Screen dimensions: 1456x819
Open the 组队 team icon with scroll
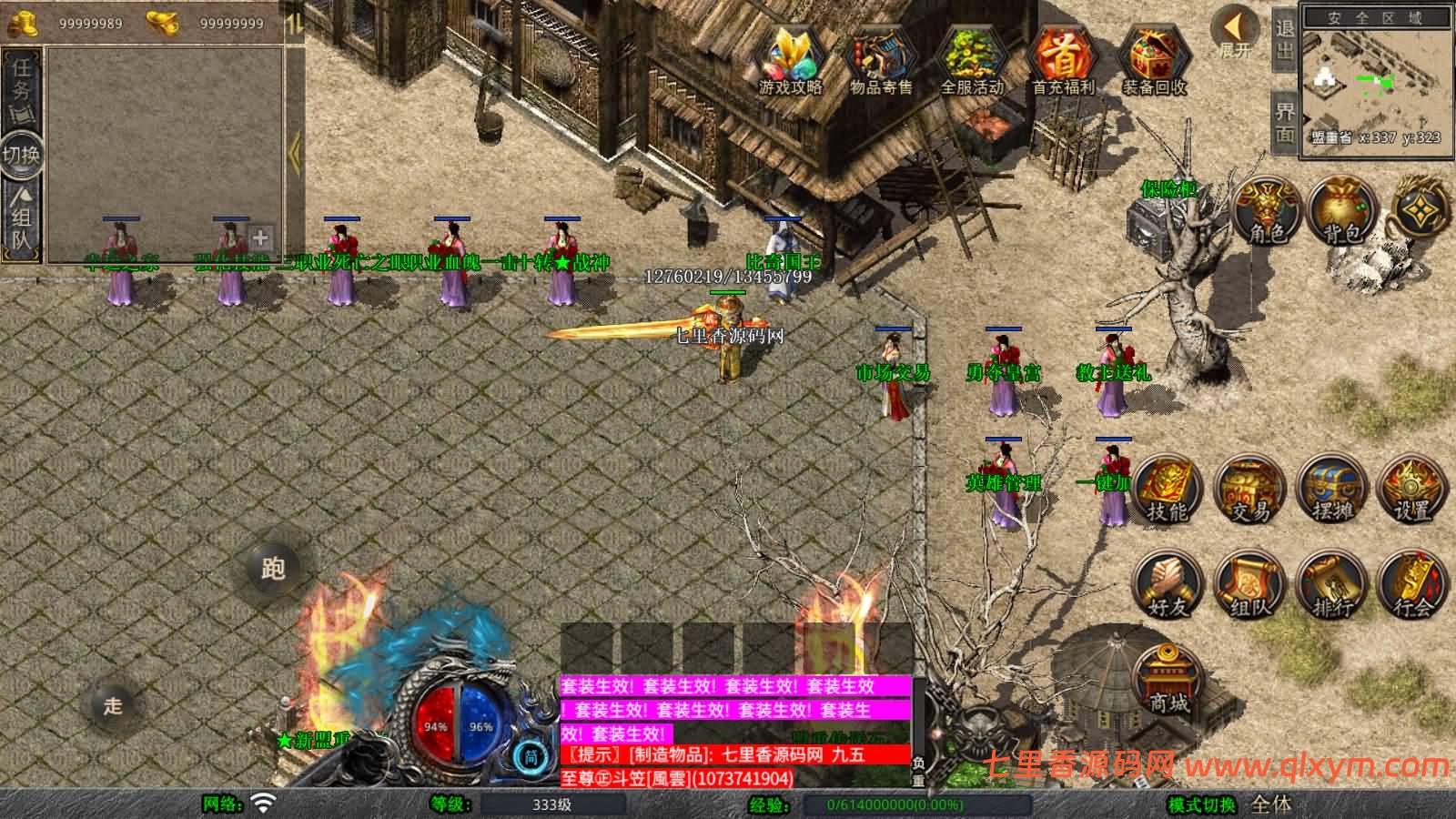(1249, 585)
